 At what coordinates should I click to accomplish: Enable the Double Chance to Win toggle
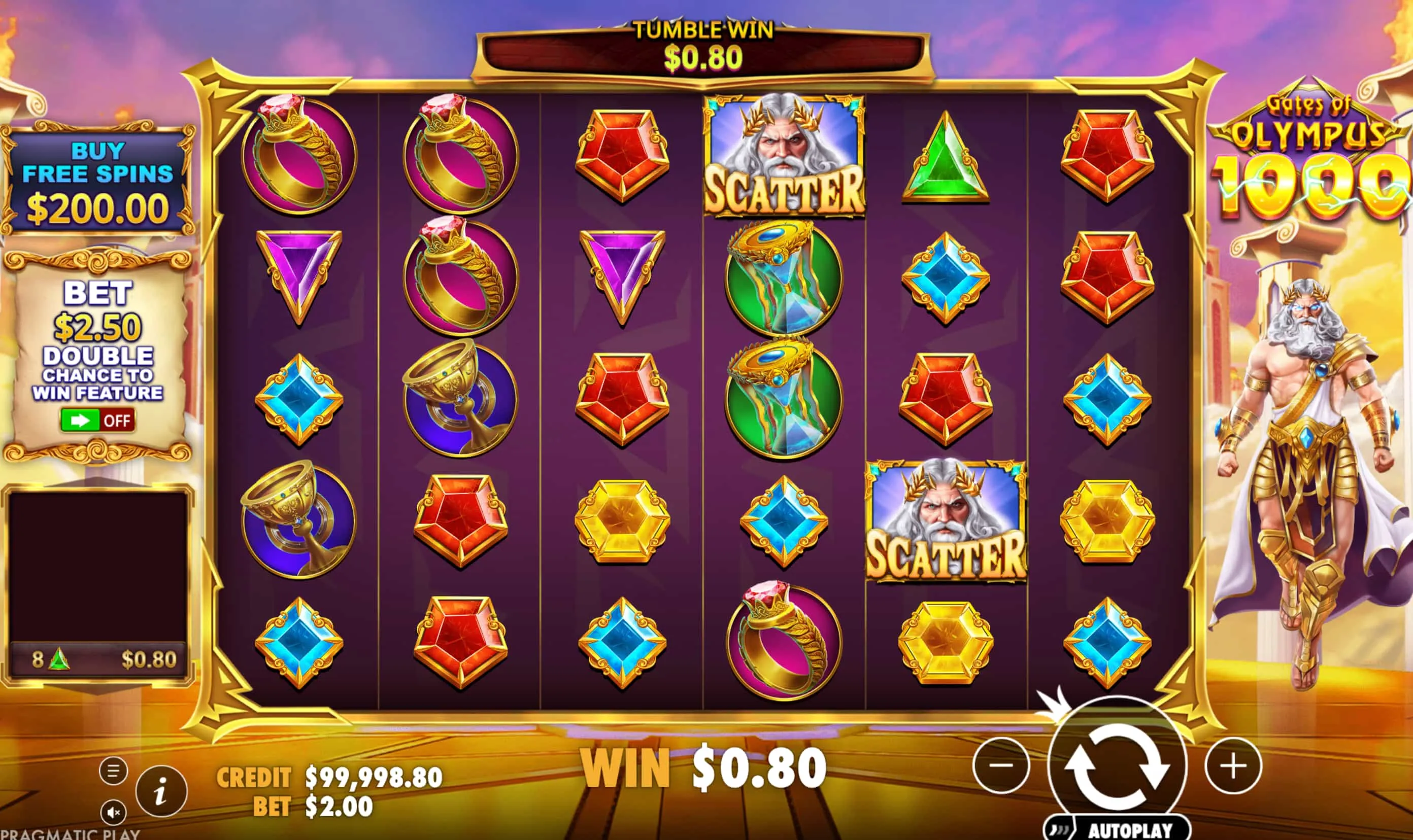[98, 421]
